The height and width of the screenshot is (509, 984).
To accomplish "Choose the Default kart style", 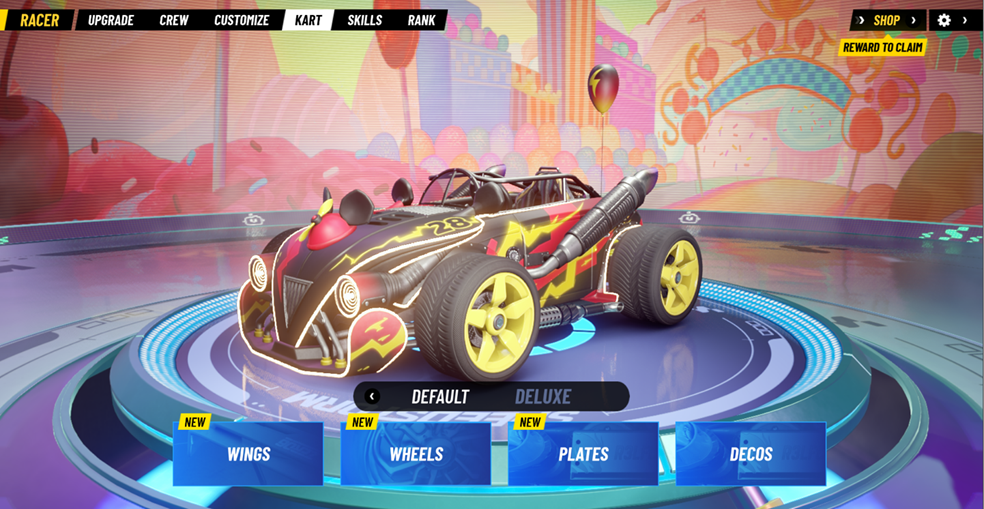I will coord(440,396).
